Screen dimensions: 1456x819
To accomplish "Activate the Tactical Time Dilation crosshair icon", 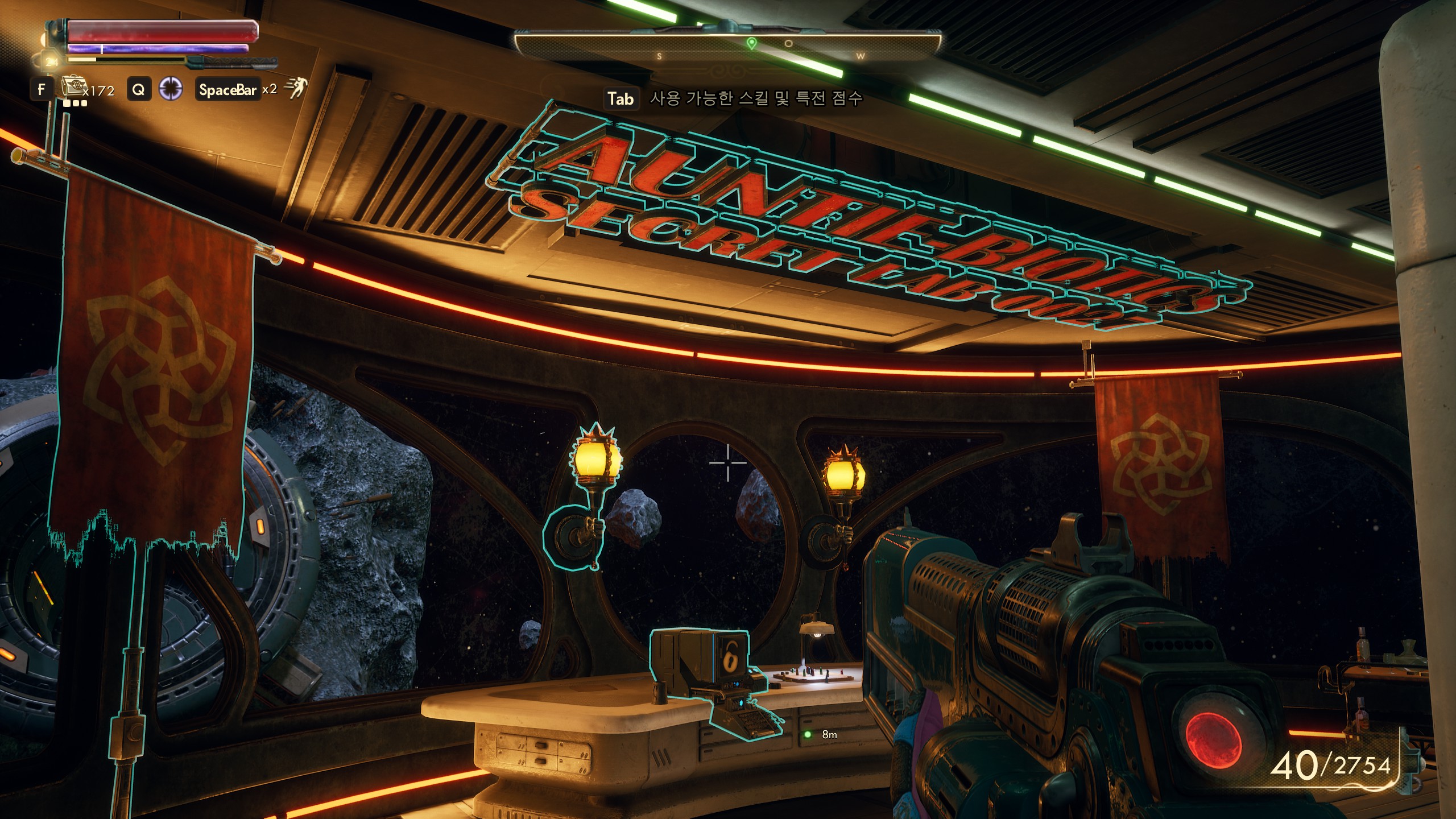I will 170,89.
